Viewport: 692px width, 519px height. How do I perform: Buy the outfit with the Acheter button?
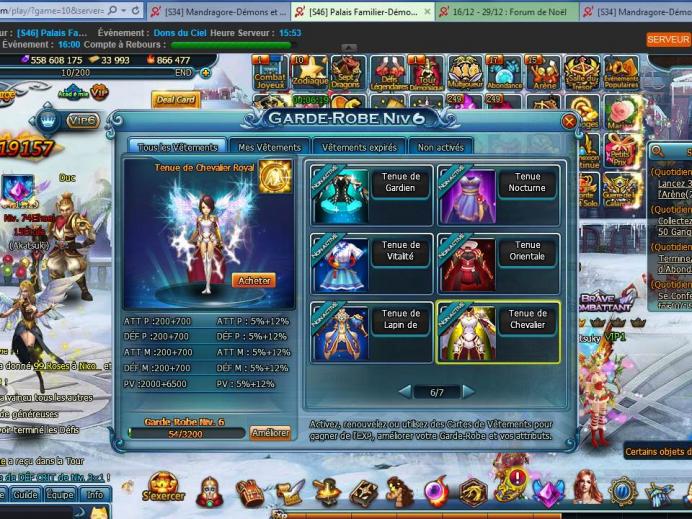[x=253, y=281]
